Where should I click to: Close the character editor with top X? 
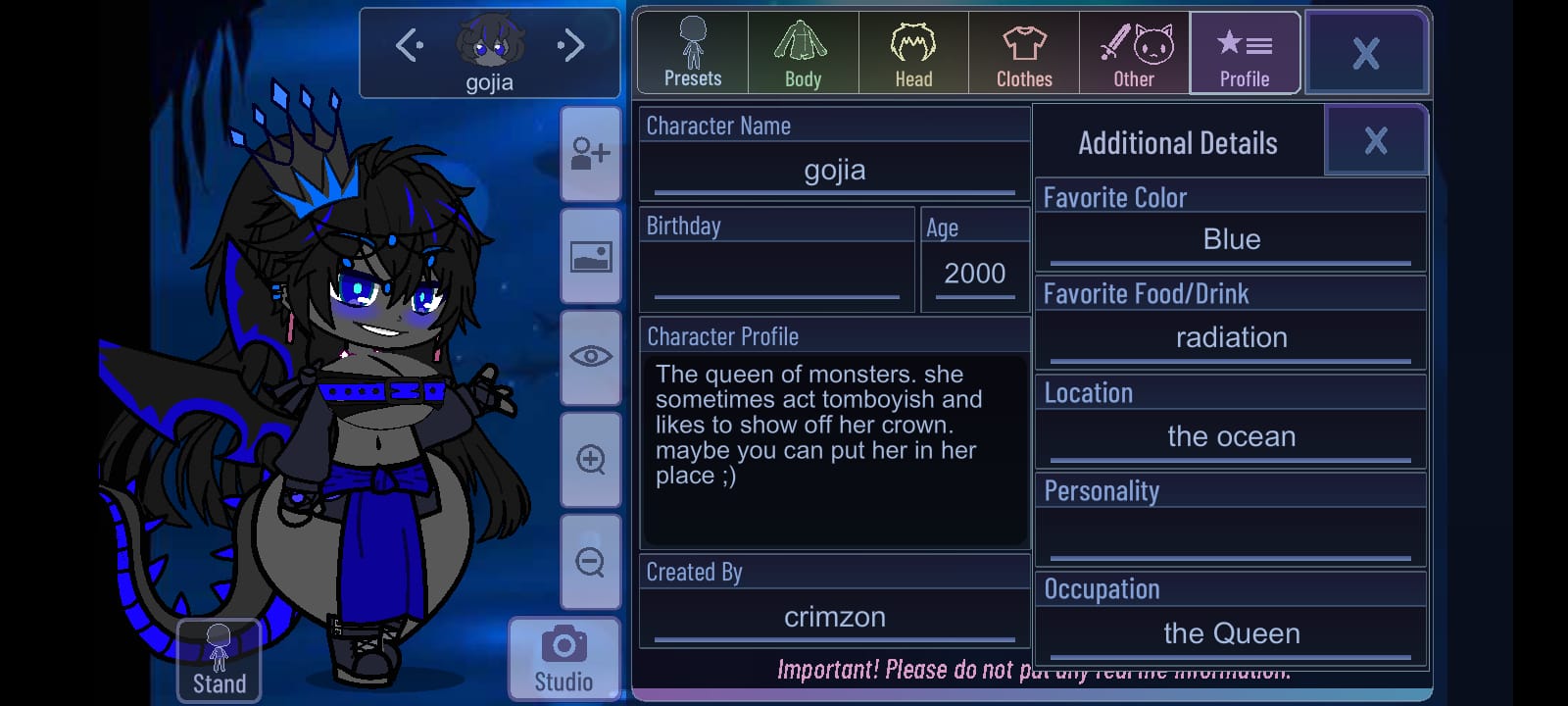(1365, 53)
